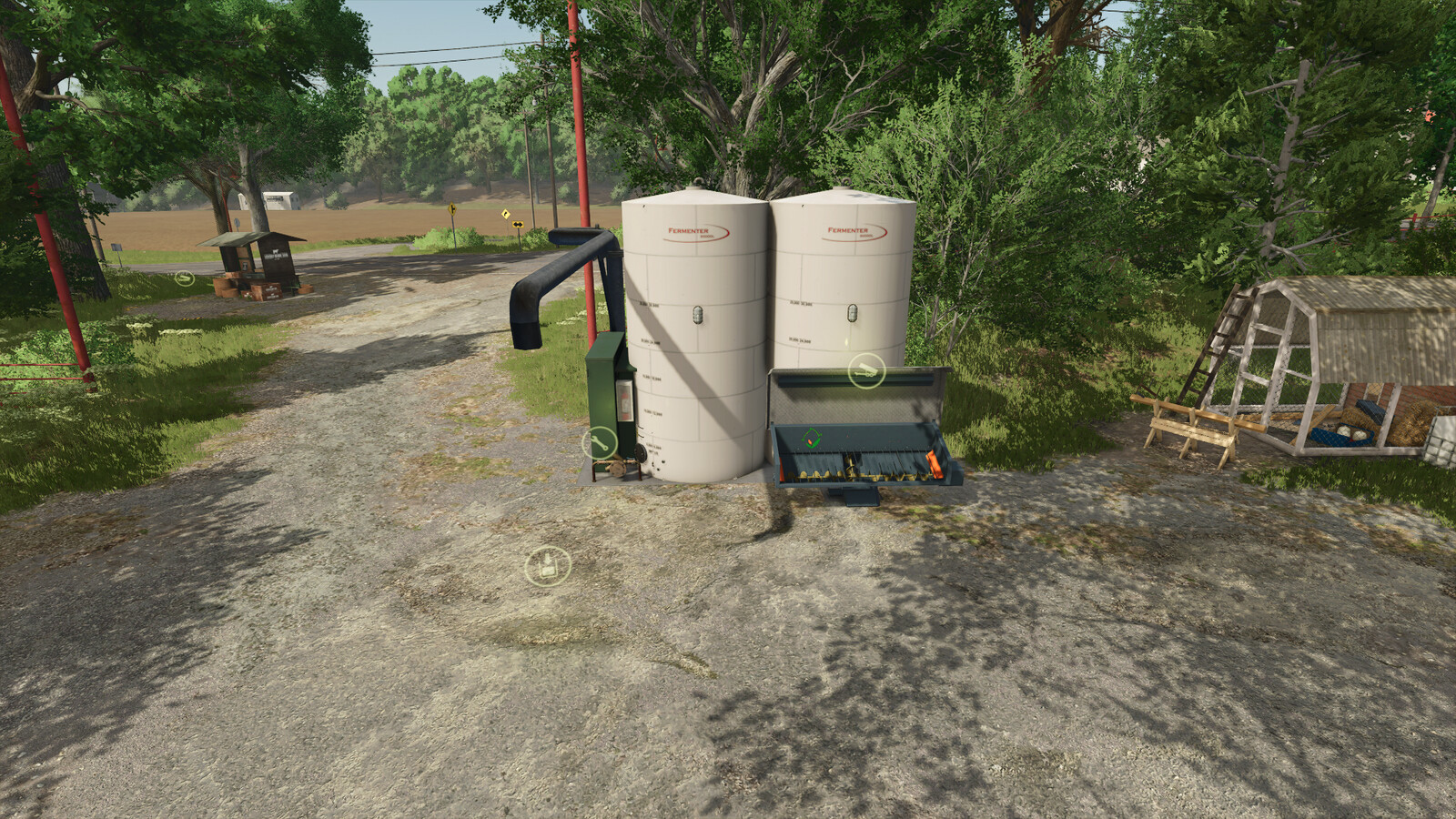Toggle the pump valve at the tank base
1456x819 pixels.
coord(617,467)
